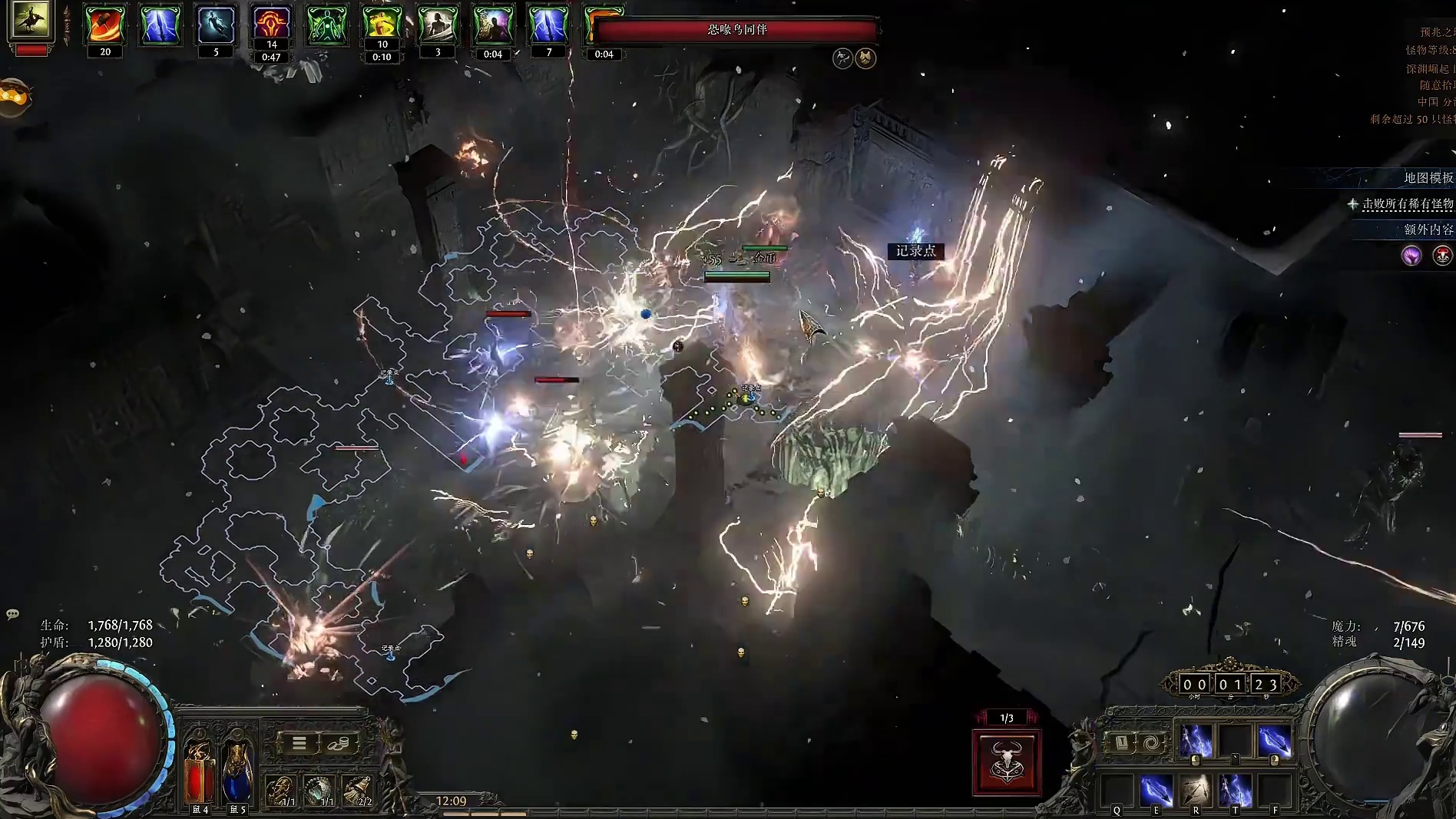This screenshot has width=1456, height=819.
Task: Open the book icon button beside skill bar
Action: click(x=1121, y=742)
